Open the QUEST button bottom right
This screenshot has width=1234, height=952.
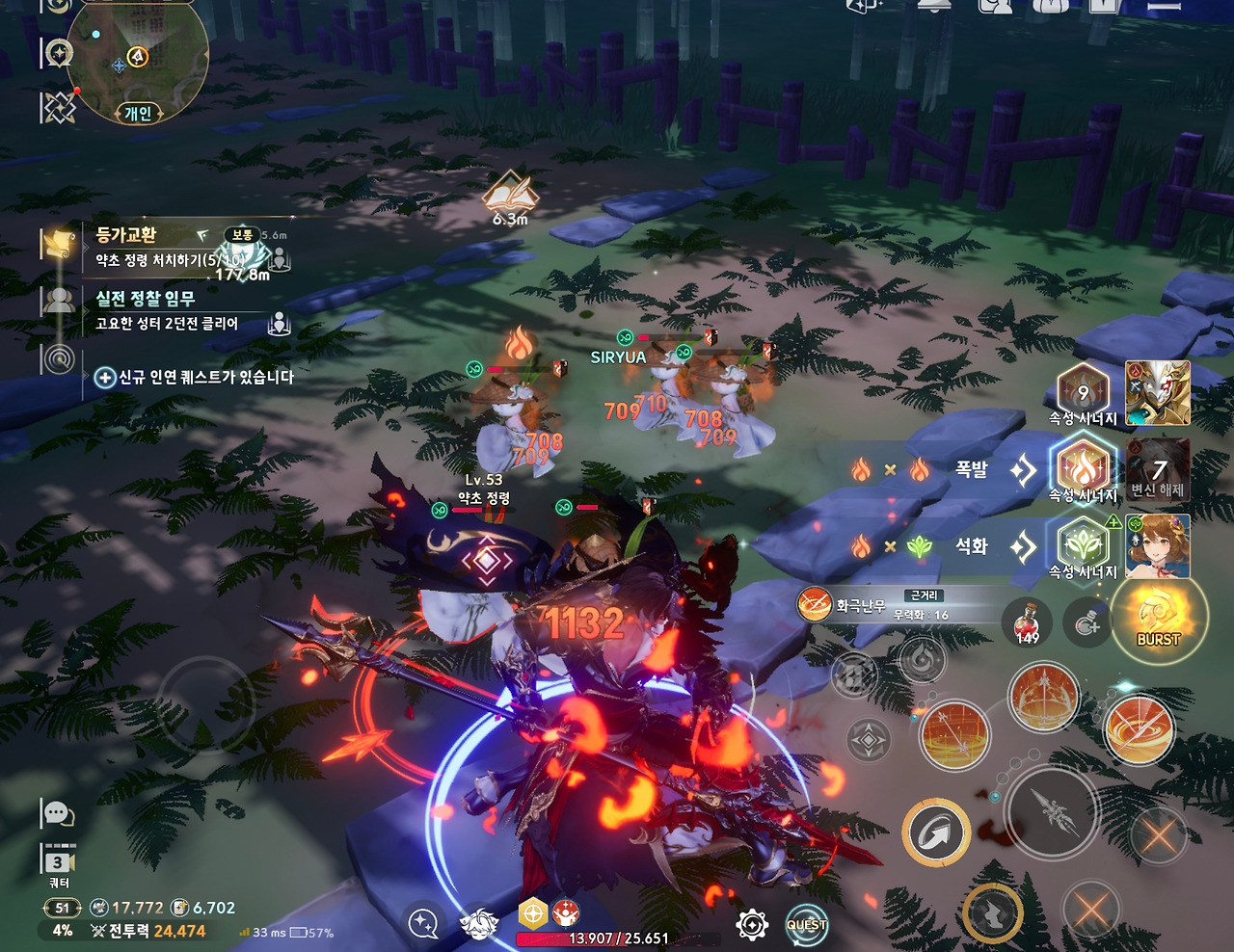pos(808,923)
